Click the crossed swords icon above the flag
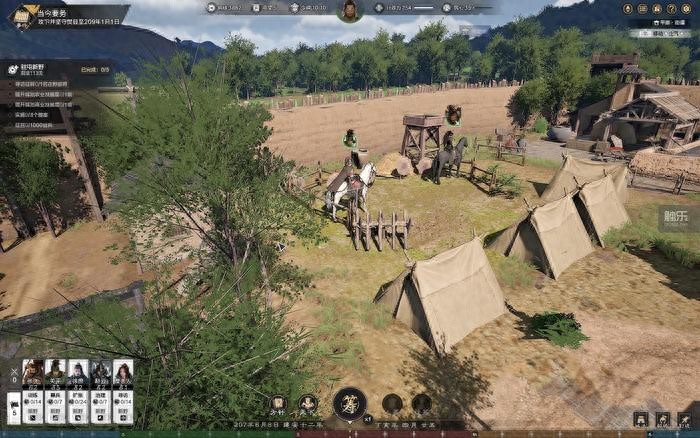 [x=13, y=380]
